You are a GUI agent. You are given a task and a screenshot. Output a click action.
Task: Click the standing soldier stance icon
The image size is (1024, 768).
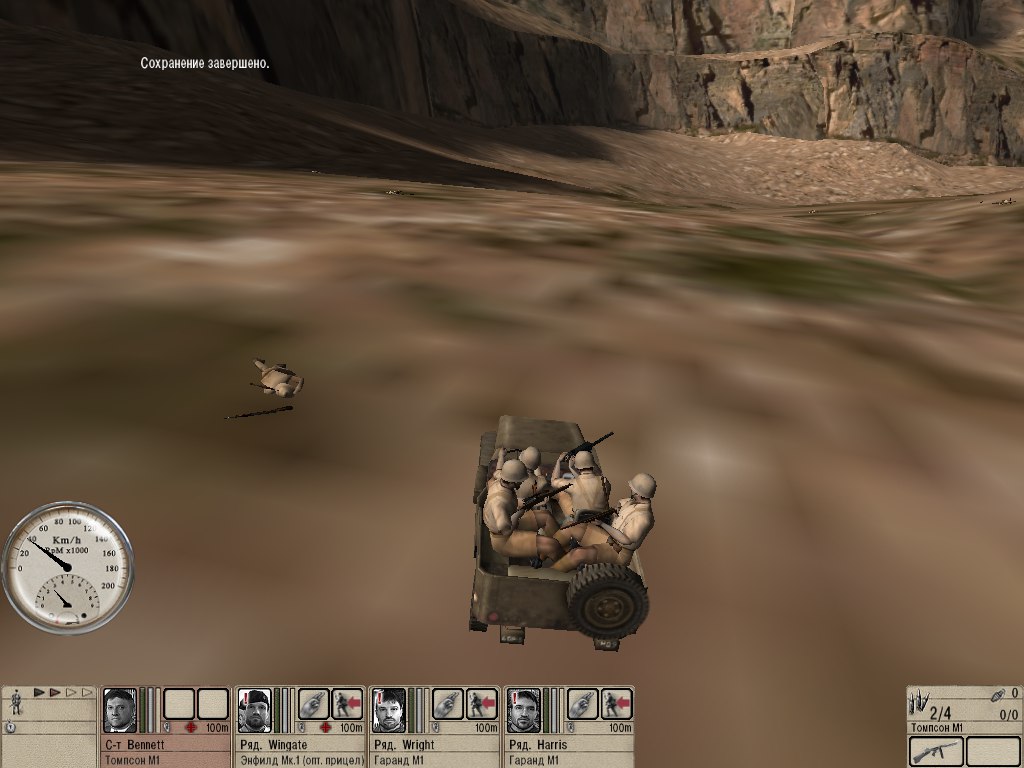pos(17,703)
